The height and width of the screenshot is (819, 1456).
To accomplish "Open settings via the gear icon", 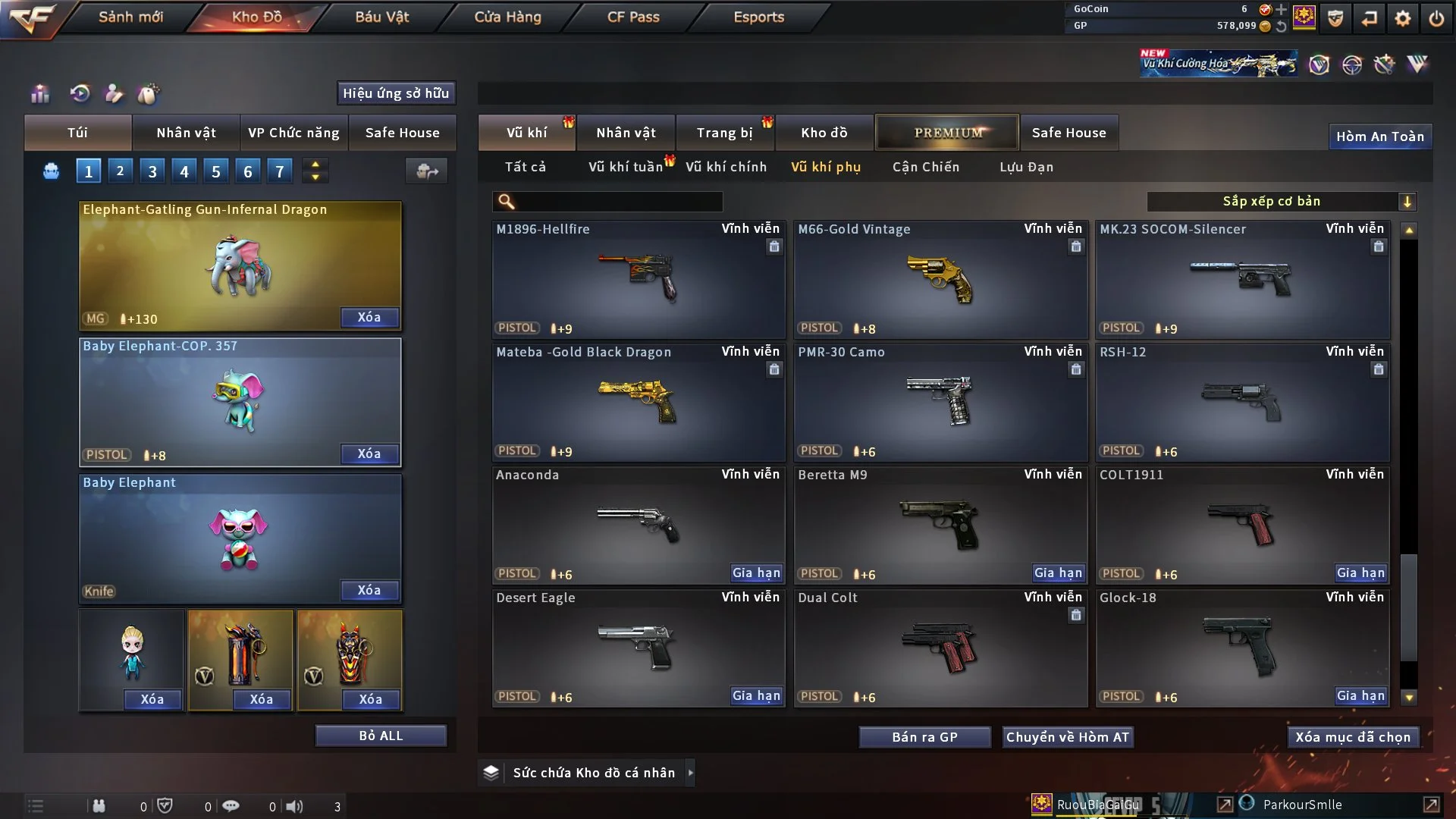I will (1403, 17).
